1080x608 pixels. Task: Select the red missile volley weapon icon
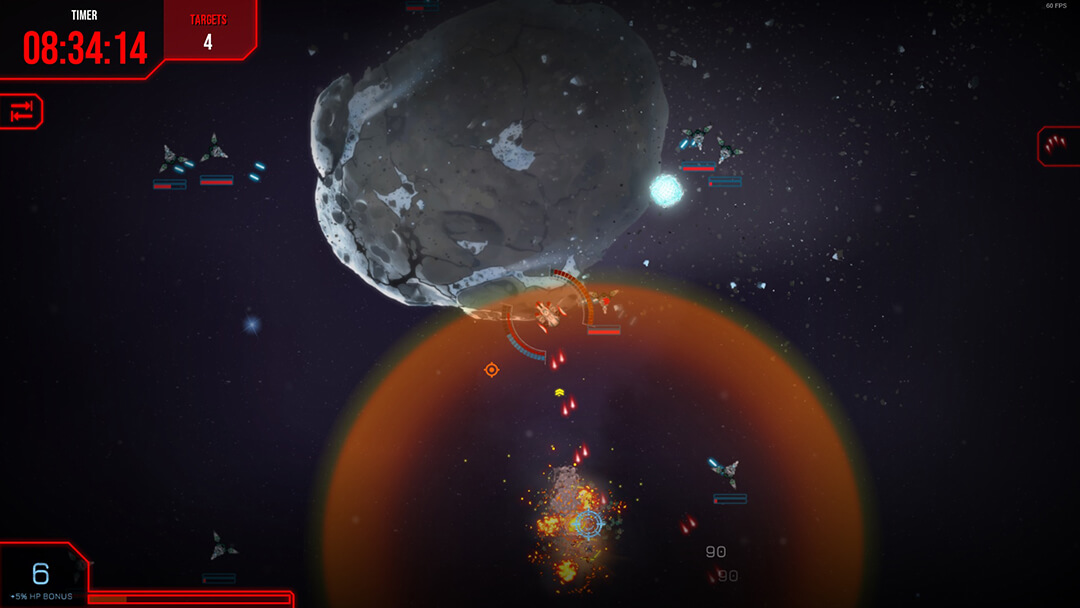(x=1056, y=146)
